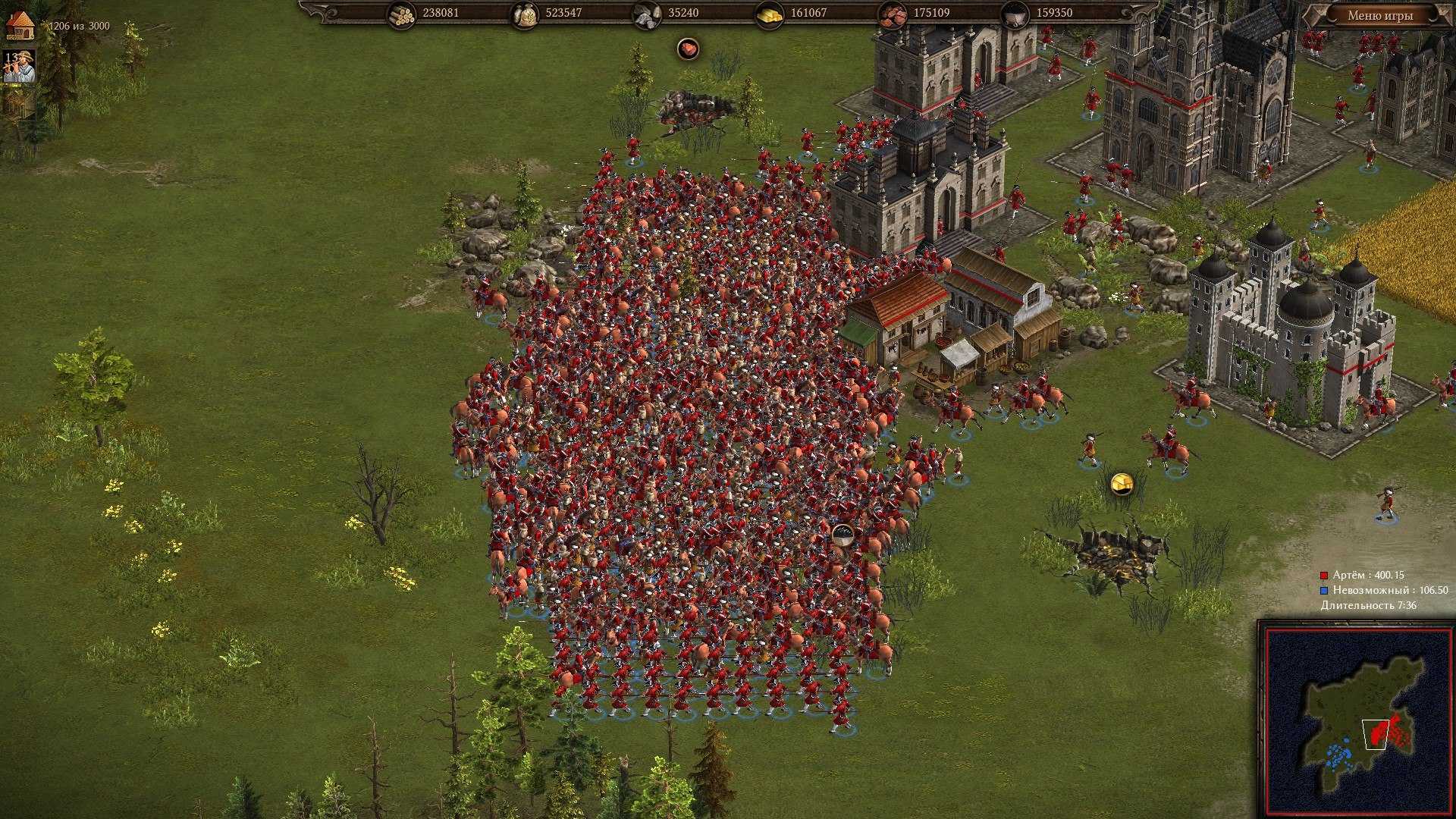Click the food sack resource icon
The image size is (1456, 819).
click(x=524, y=14)
